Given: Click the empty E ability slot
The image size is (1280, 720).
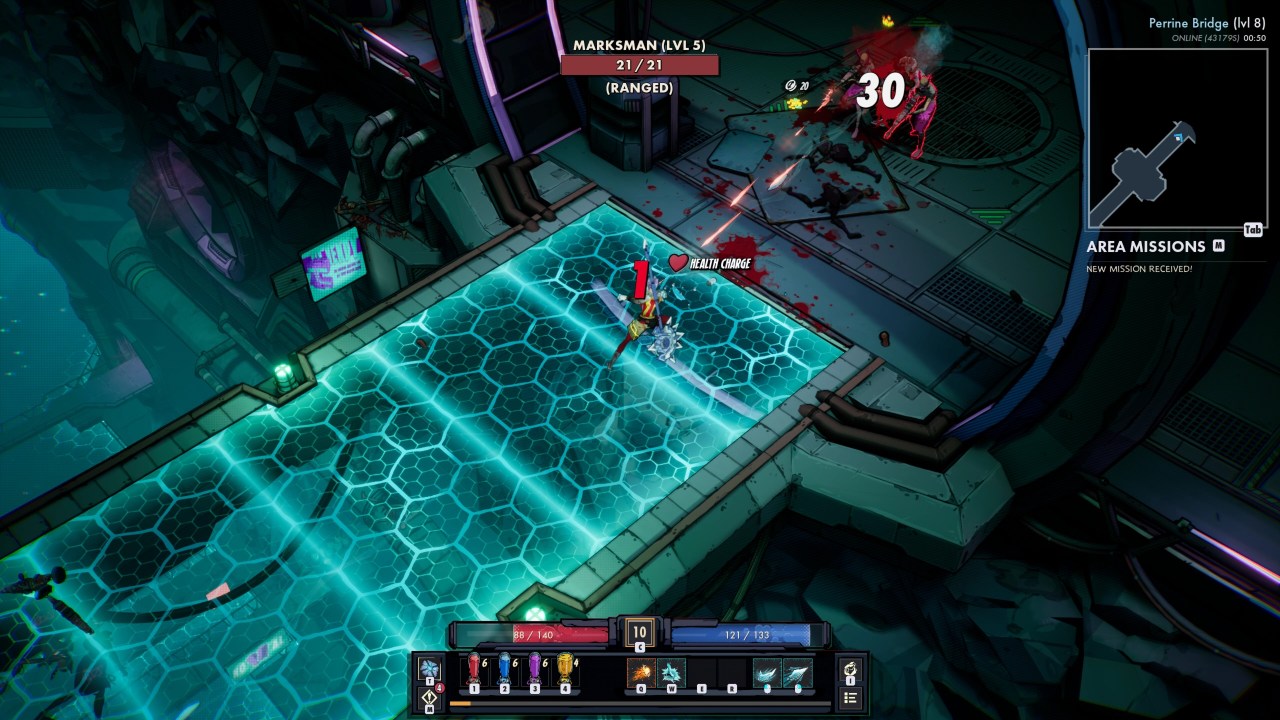Looking at the screenshot, I should click(702, 673).
